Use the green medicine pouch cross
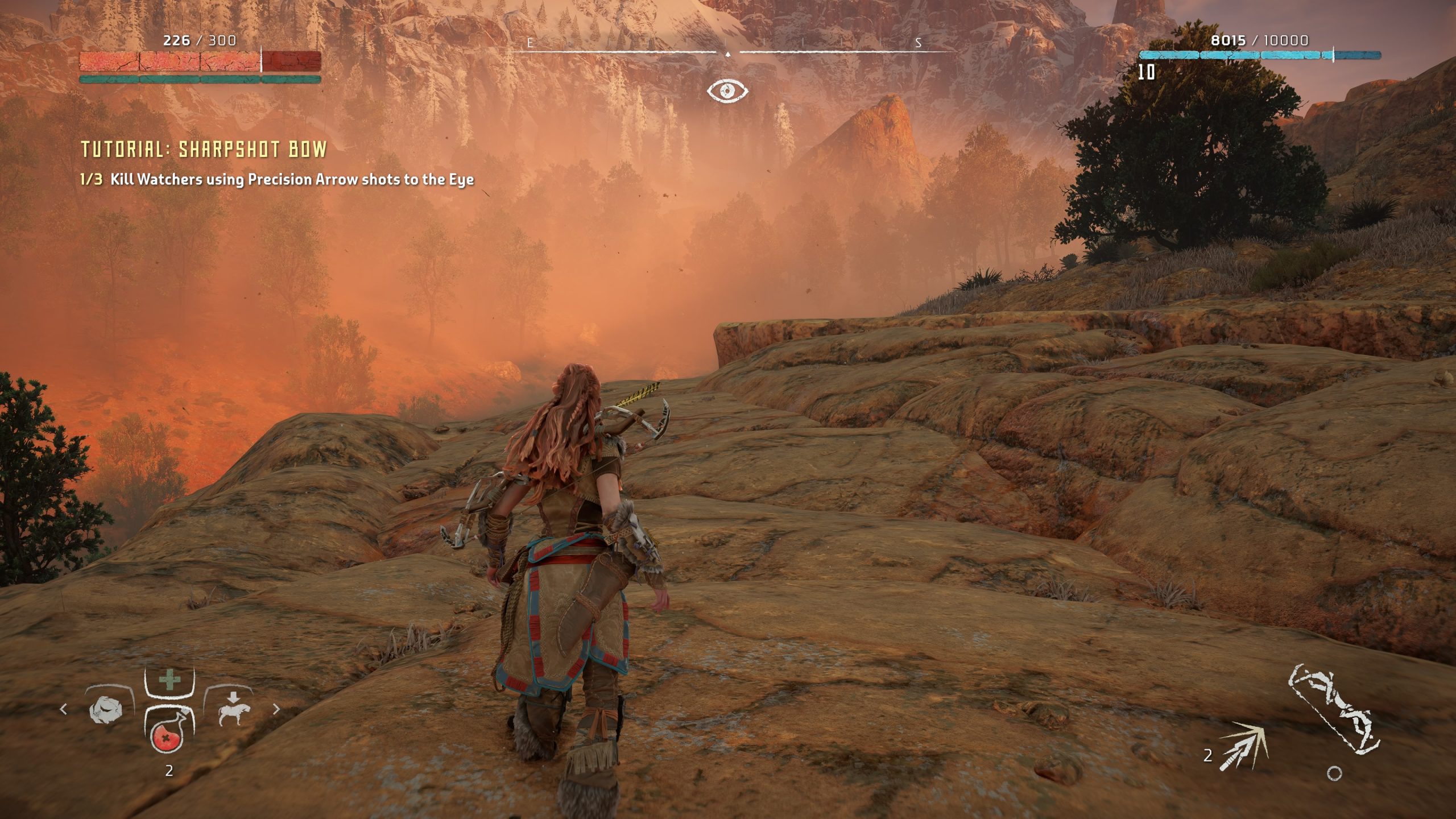The width and height of the screenshot is (1456, 819). coord(168,680)
